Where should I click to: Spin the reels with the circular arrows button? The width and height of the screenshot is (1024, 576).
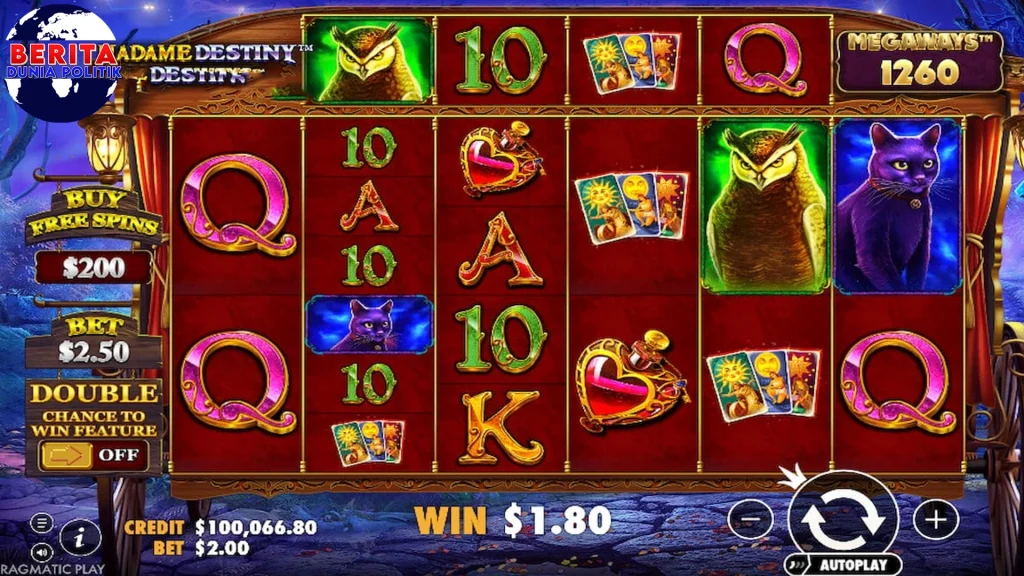(x=843, y=519)
